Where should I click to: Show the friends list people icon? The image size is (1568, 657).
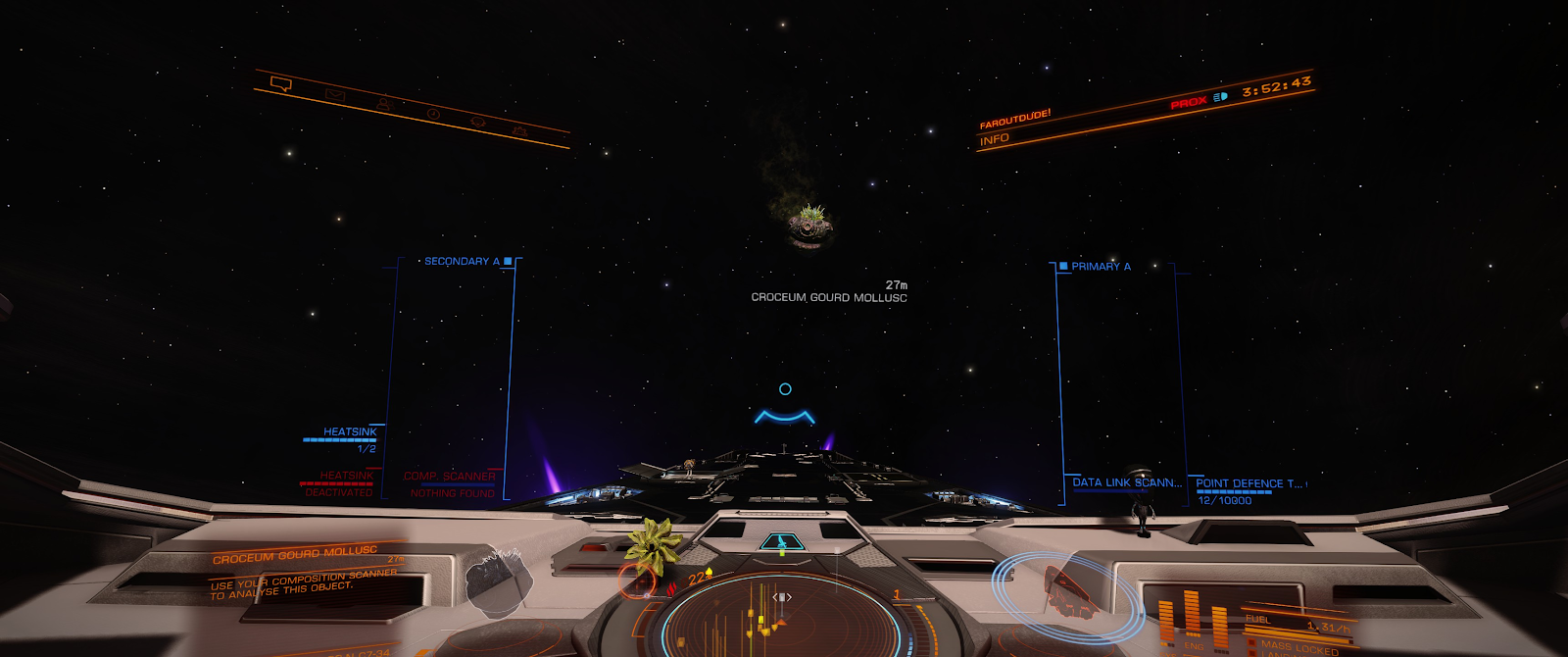tap(384, 103)
